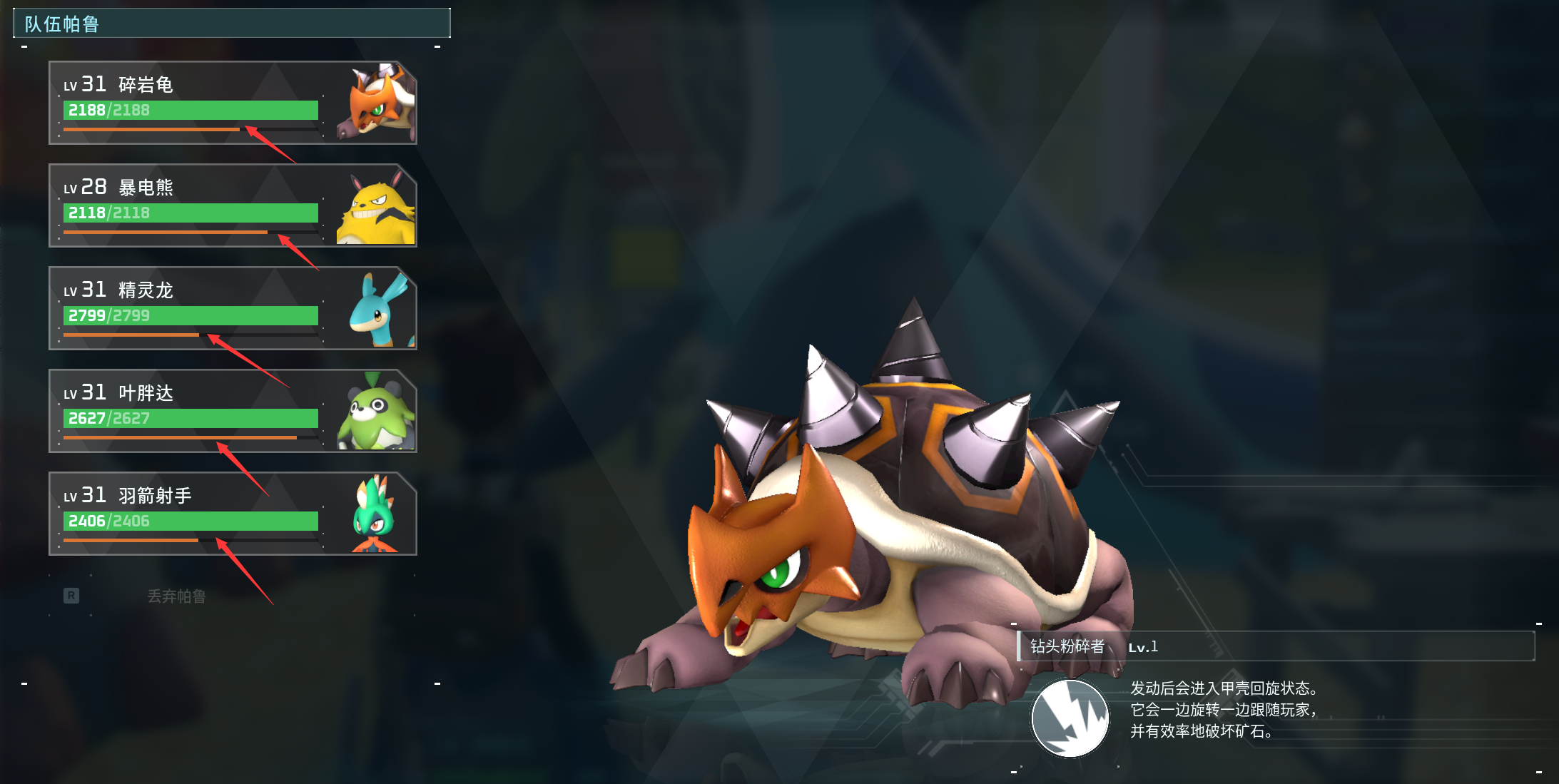Click the 丢弃帕鲁 discard option
The height and width of the screenshot is (784, 1559).
(x=176, y=596)
